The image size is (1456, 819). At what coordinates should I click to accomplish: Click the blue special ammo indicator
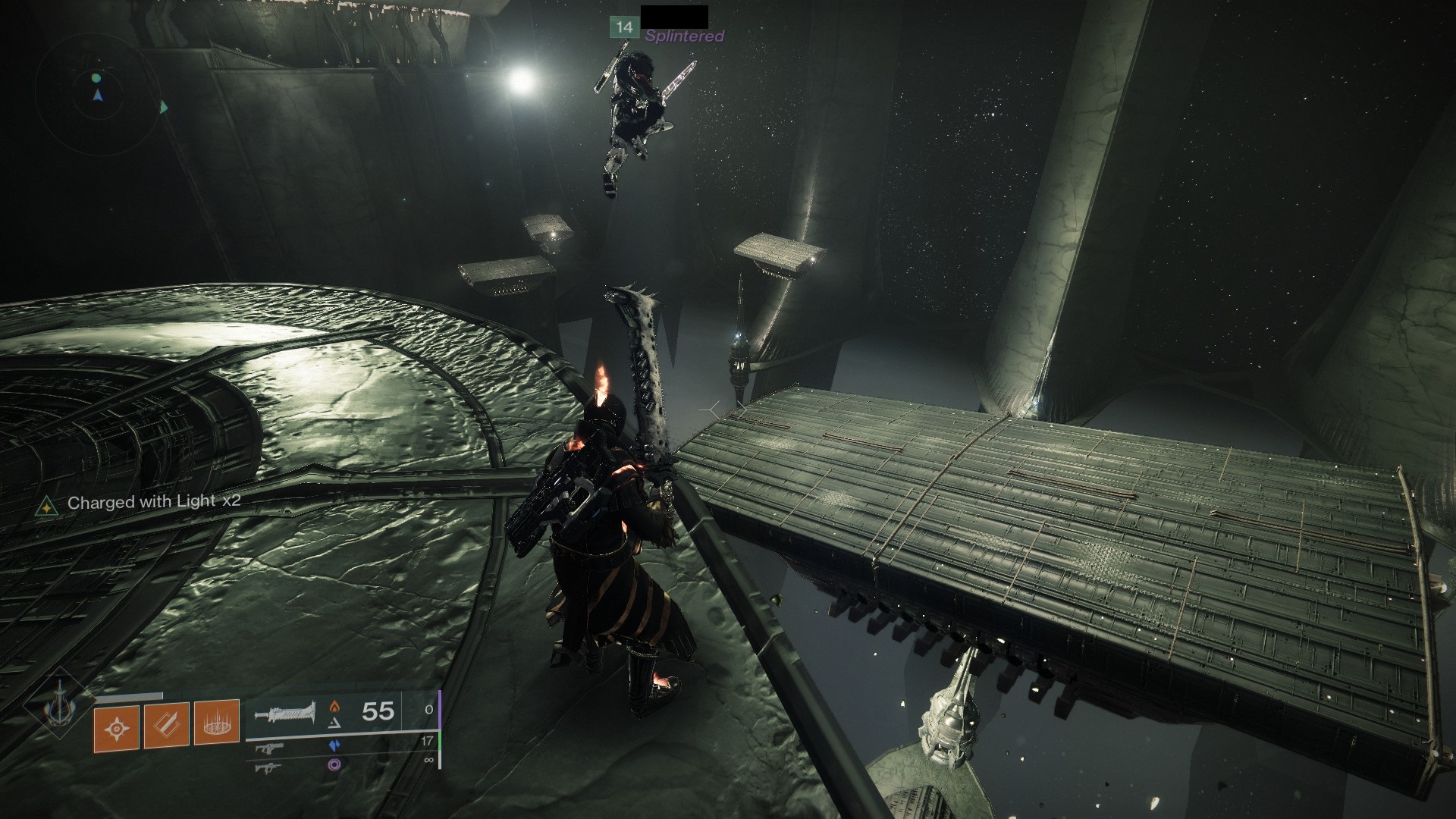click(x=335, y=746)
